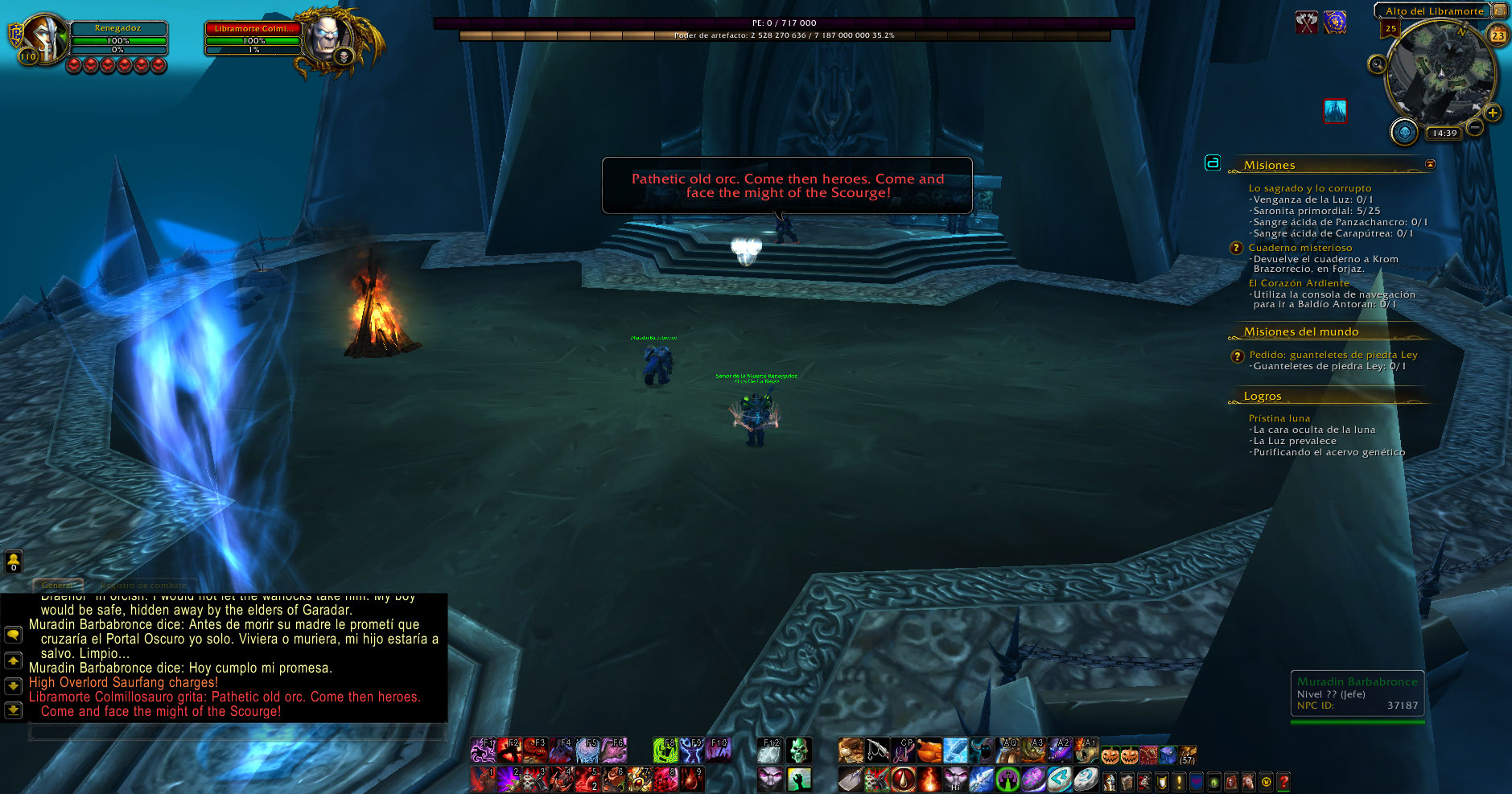Image resolution: width=1512 pixels, height=794 pixels.
Task: Use the roasted turkey food item
Action: click(929, 751)
